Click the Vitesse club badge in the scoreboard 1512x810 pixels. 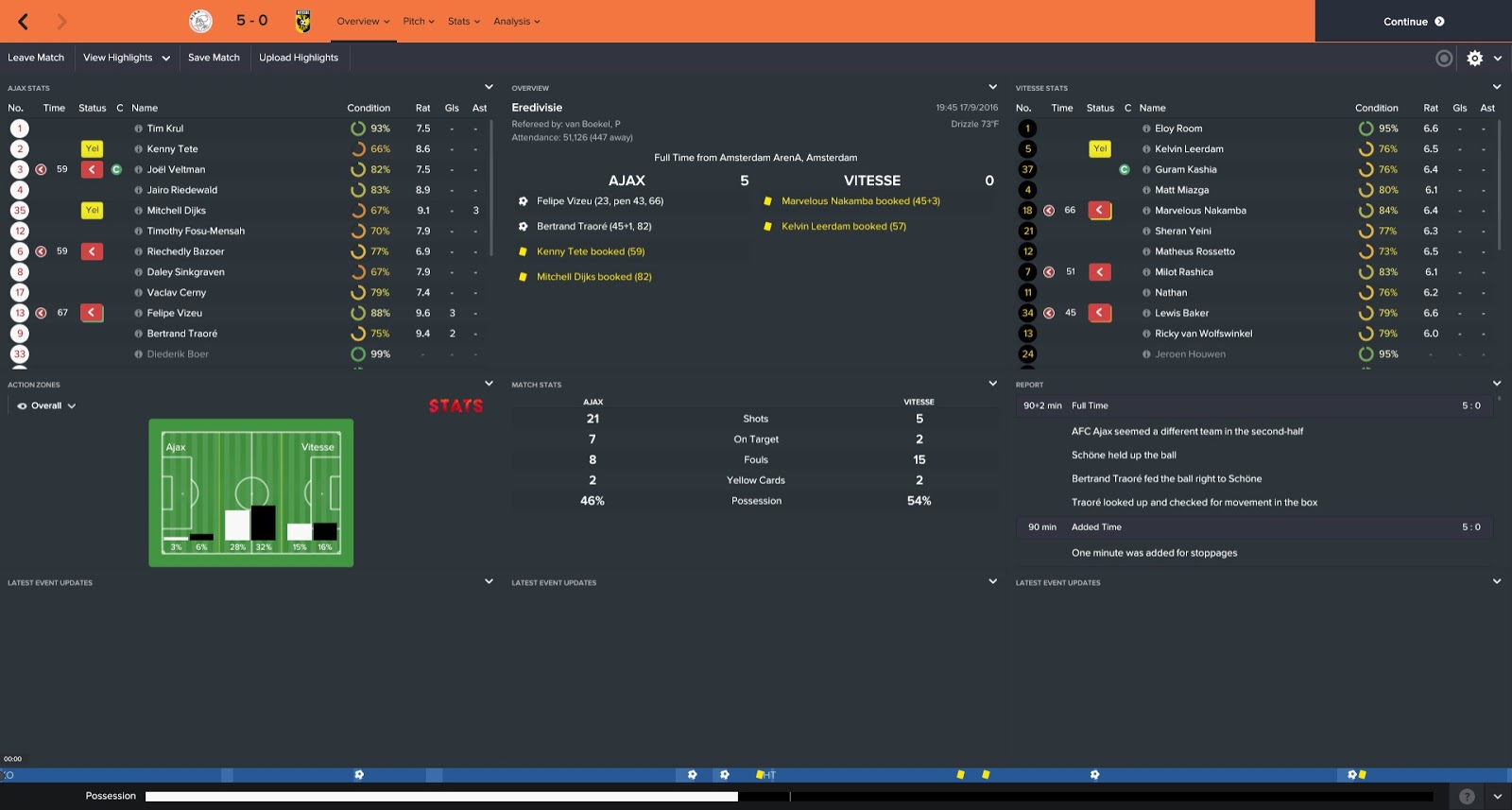click(x=303, y=20)
